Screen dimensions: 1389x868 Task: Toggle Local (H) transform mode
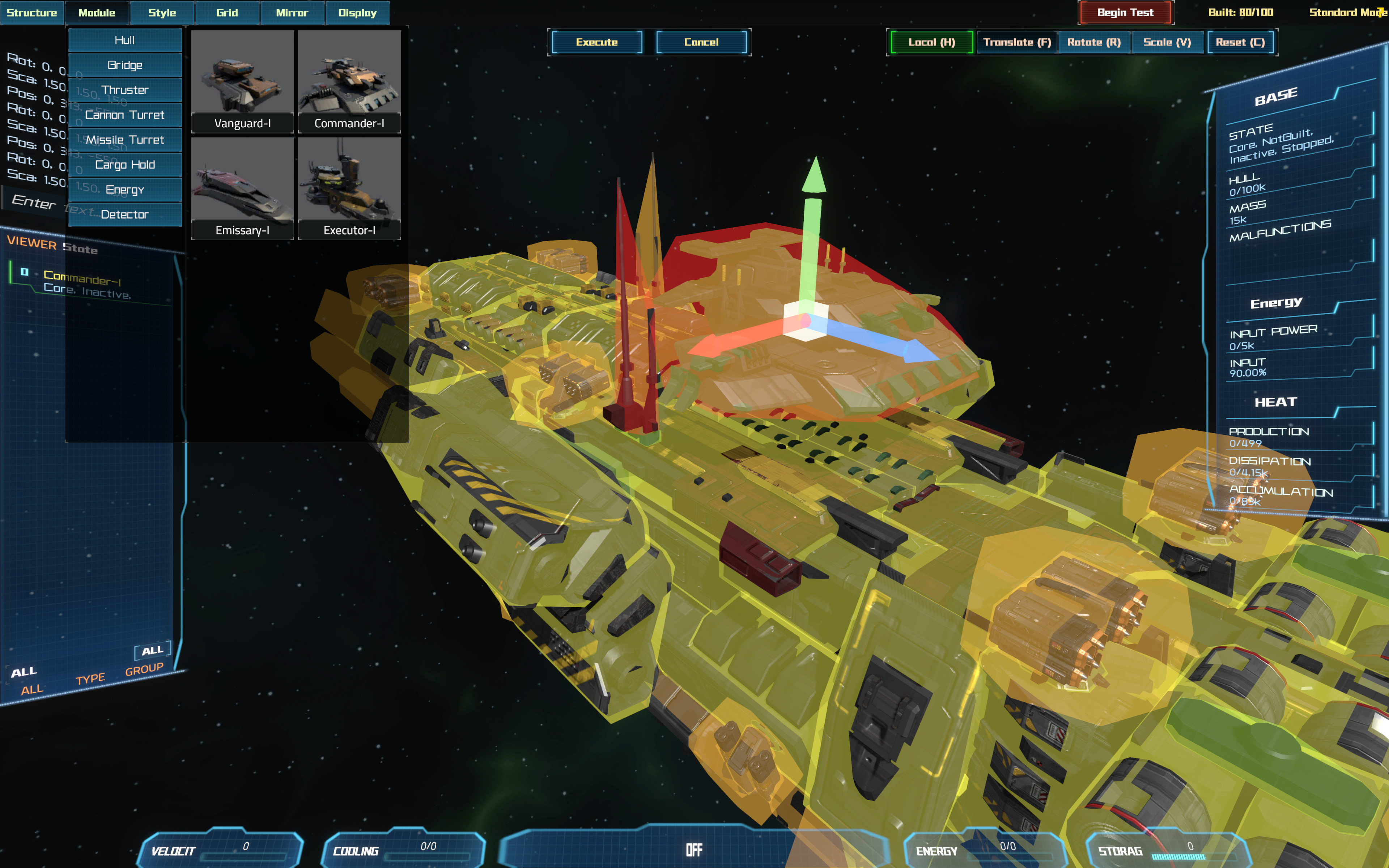click(x=931, y=42)
